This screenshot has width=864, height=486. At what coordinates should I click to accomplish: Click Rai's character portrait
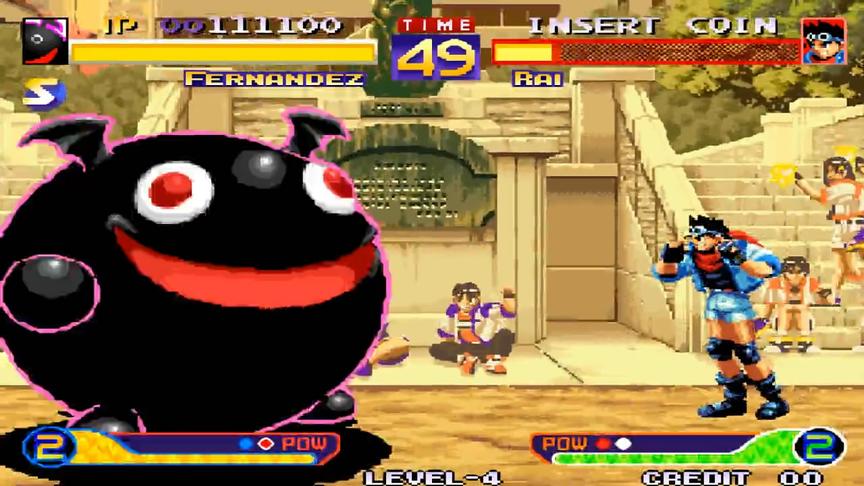click(x=822, y=41)
